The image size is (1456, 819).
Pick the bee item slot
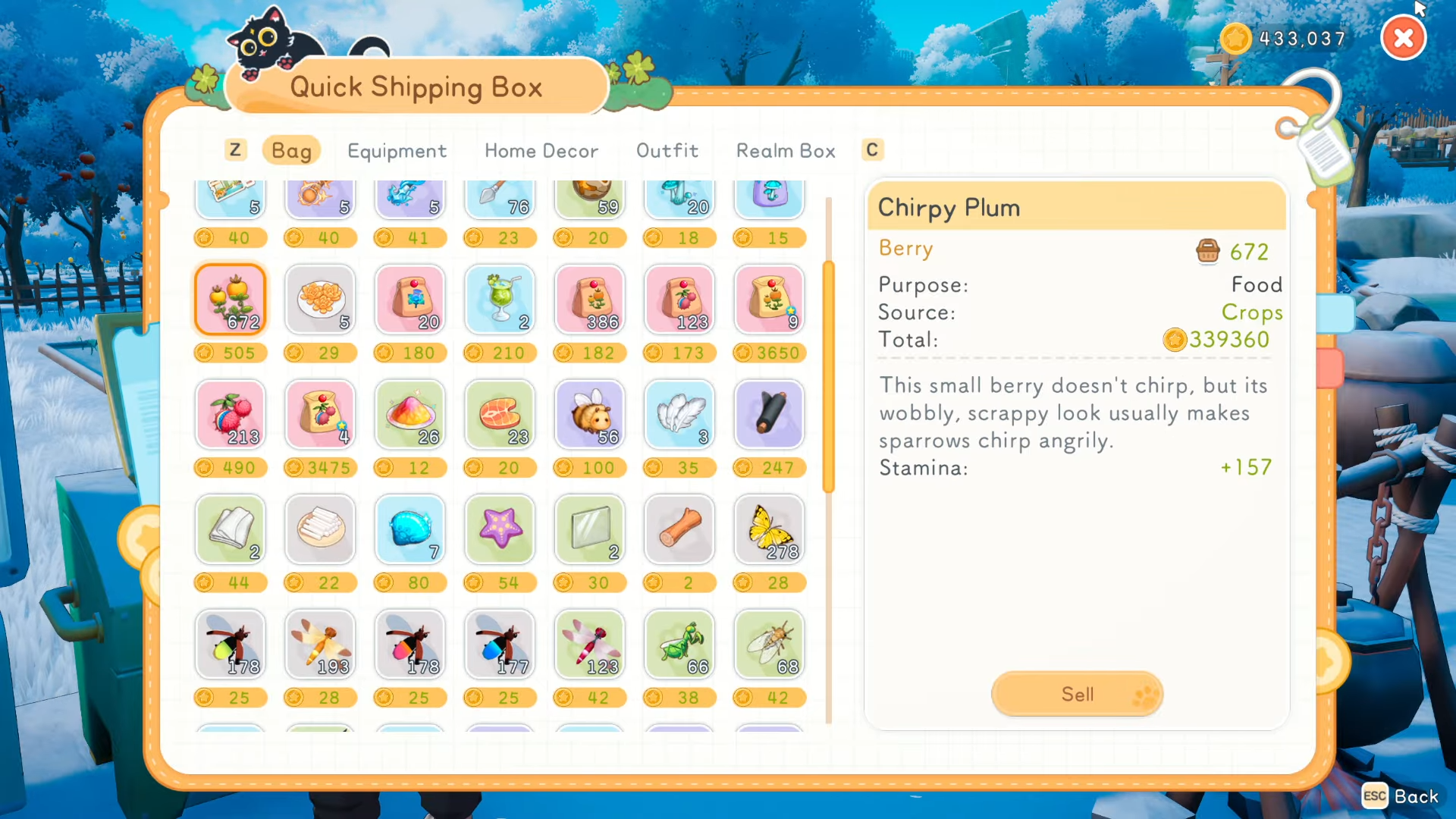coord(590,415)
